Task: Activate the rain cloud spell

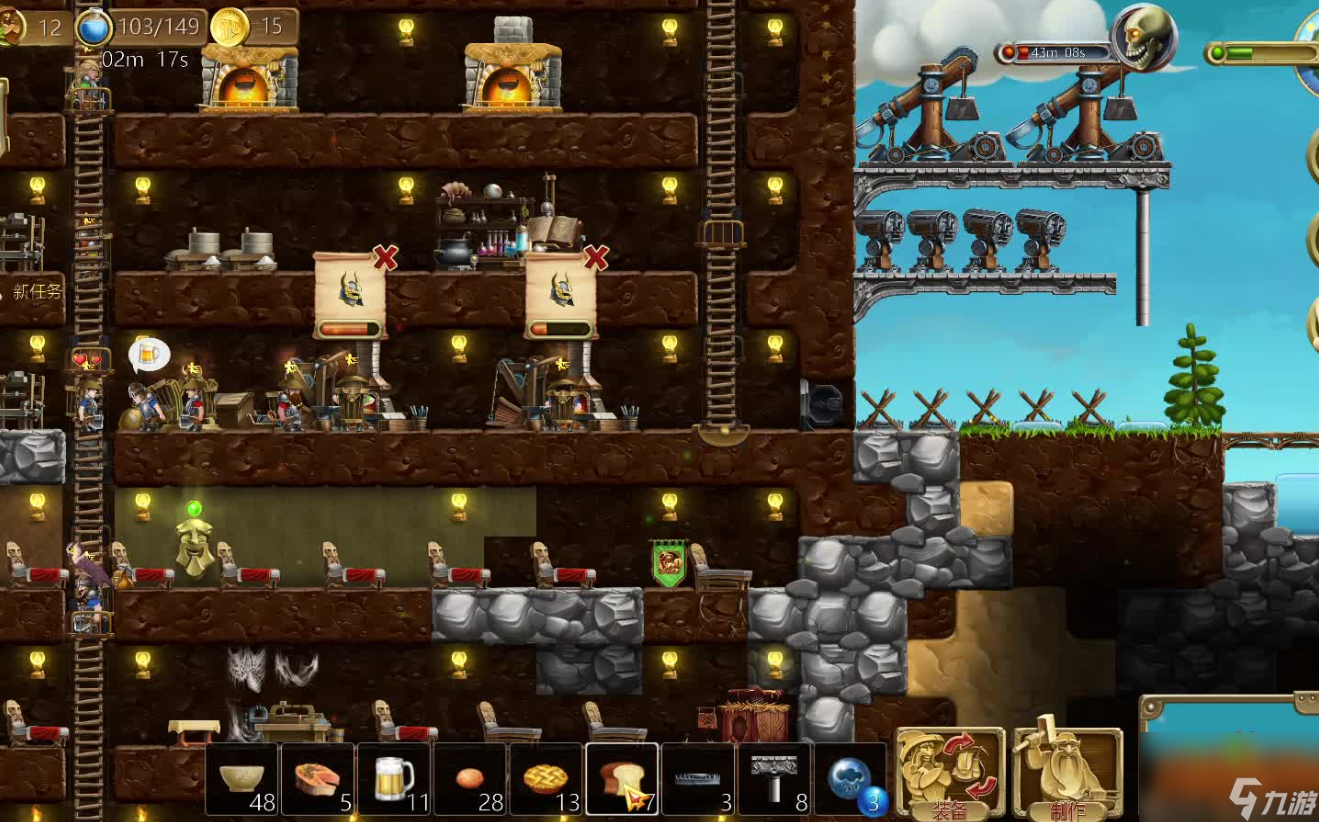Action: [850, 779]
